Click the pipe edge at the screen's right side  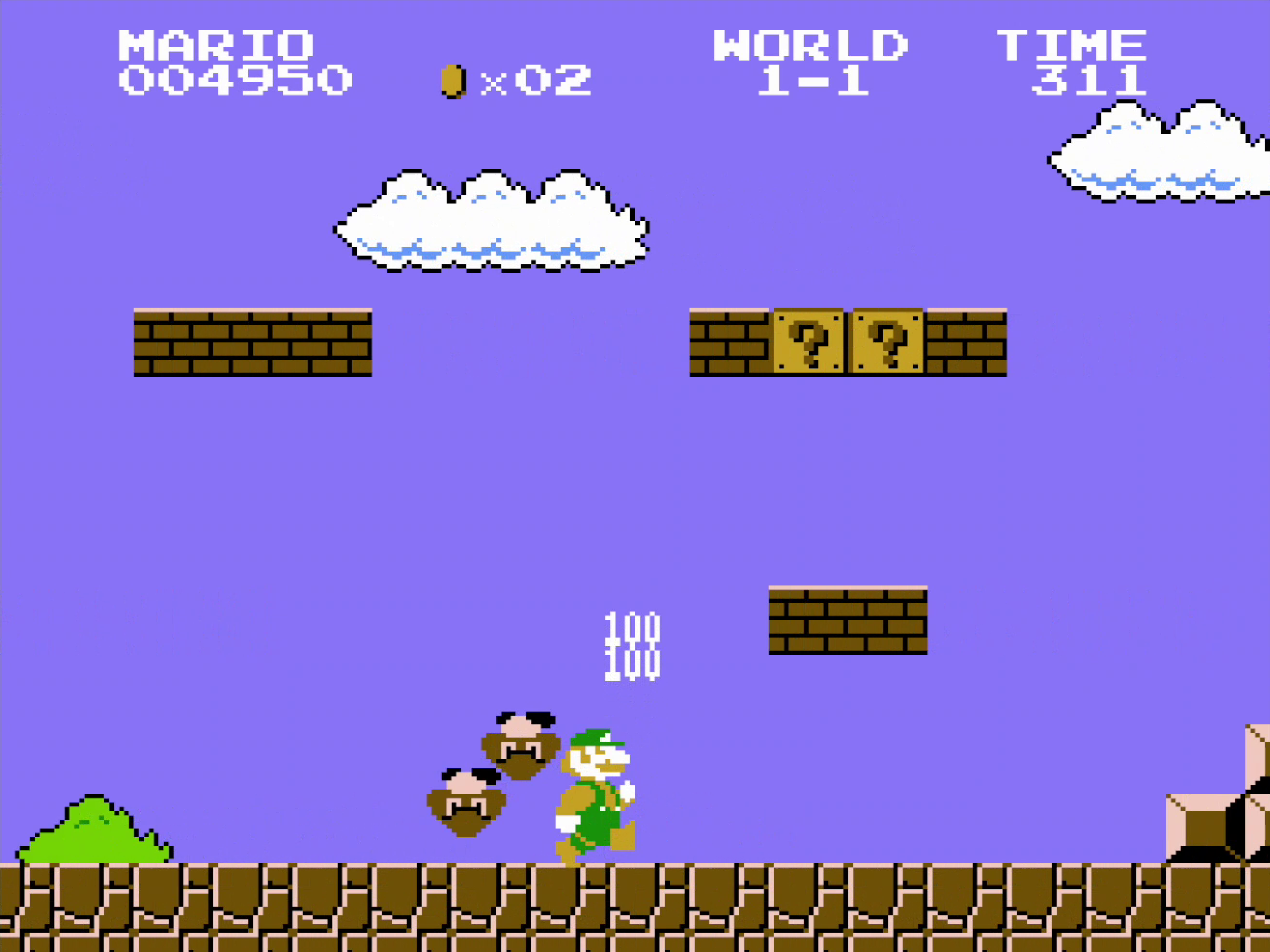click(x=1217, y=815)
